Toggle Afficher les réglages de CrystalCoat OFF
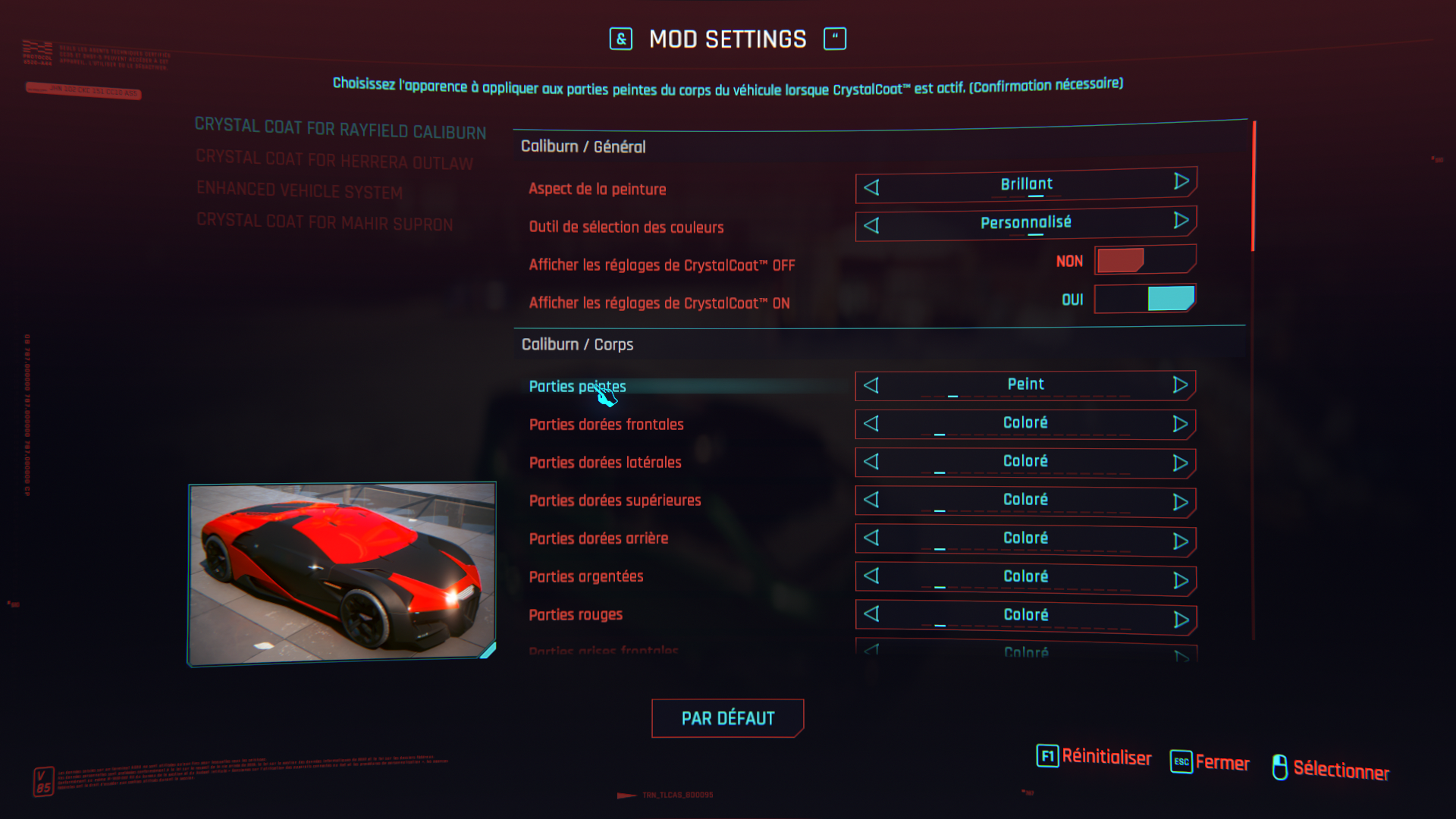The image size is (1456, 819). 1145,260
